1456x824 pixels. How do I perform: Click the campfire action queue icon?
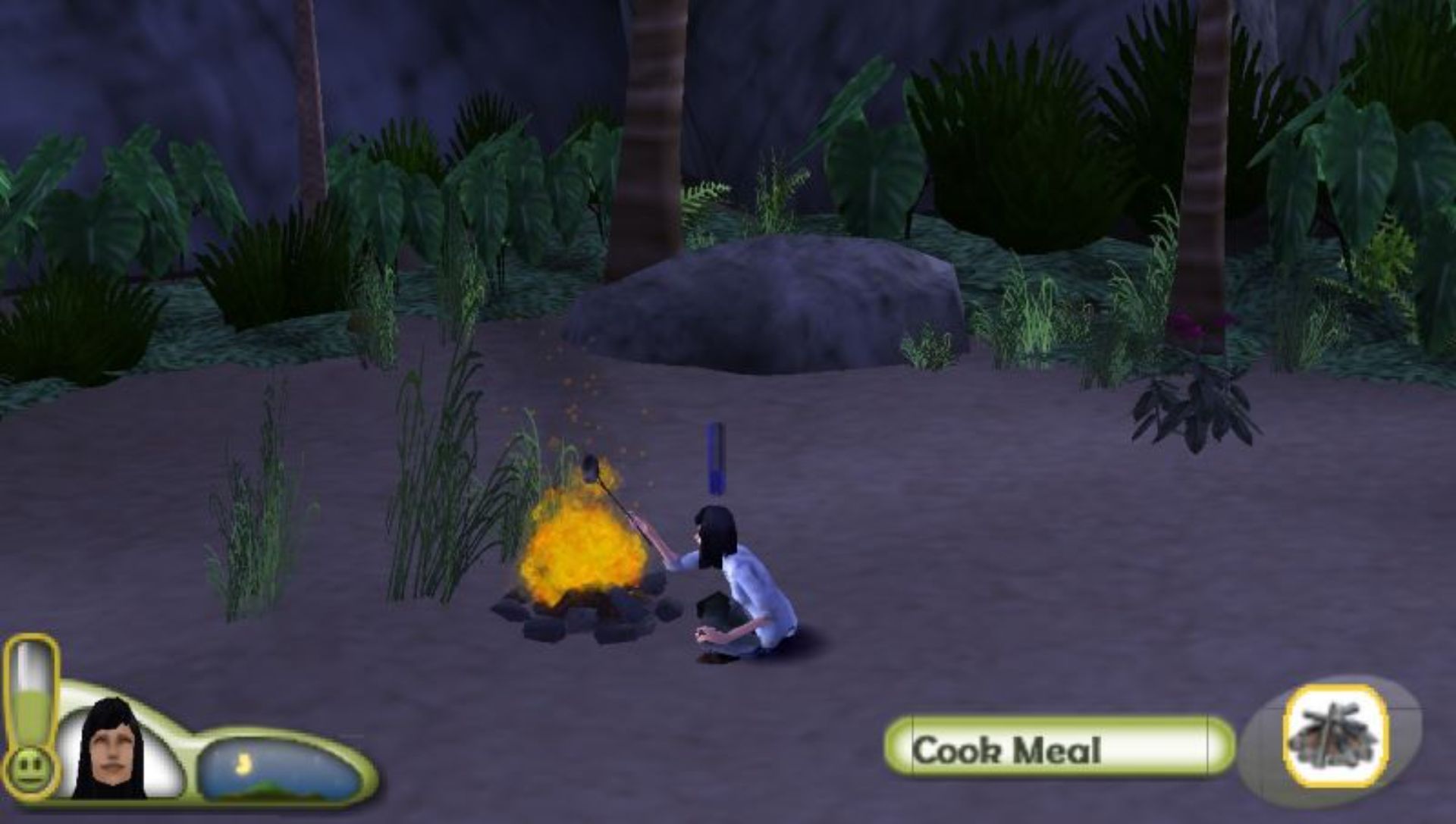click(1335, 737)
